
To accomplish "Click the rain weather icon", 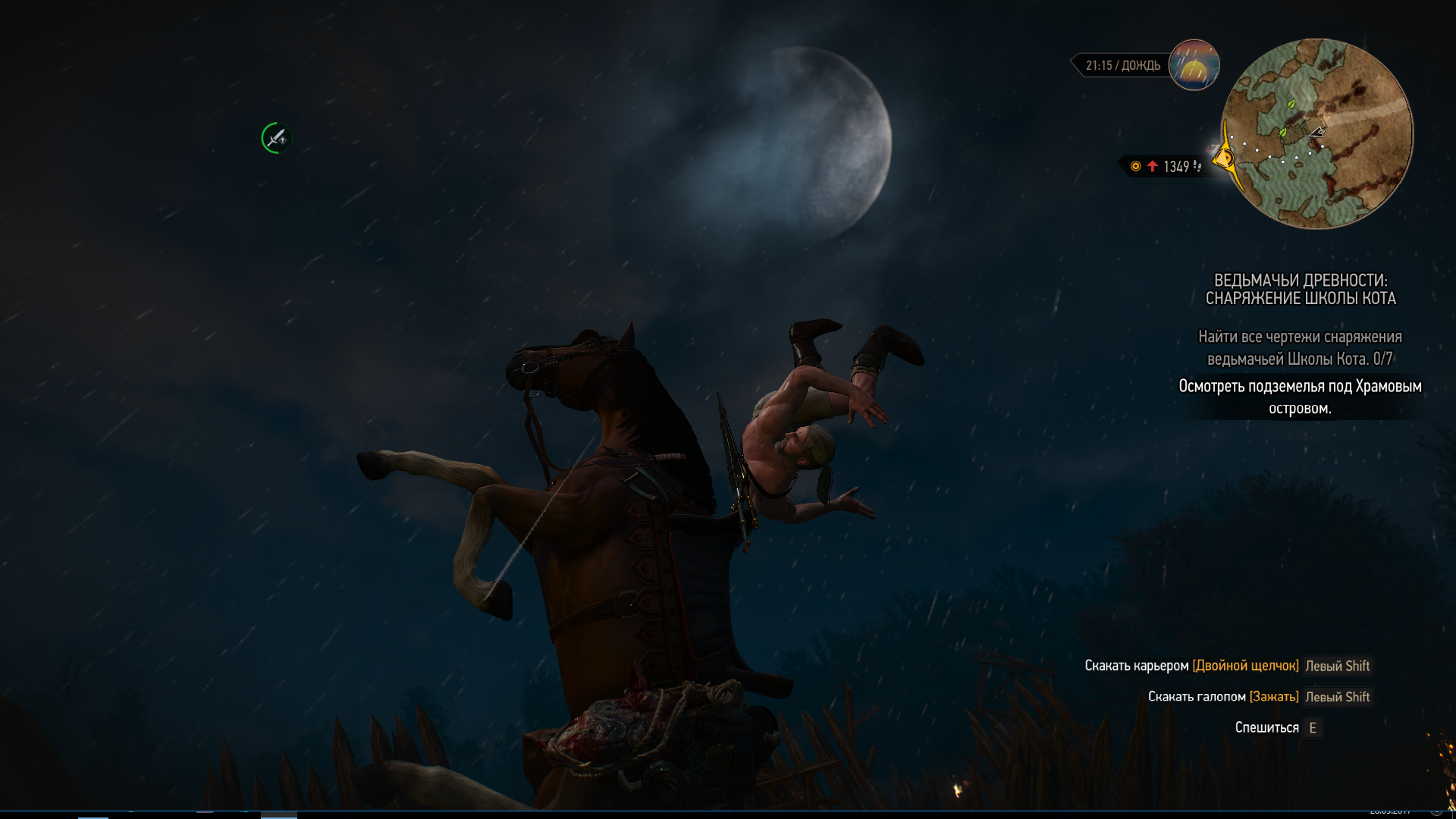I will point(1194,65).
